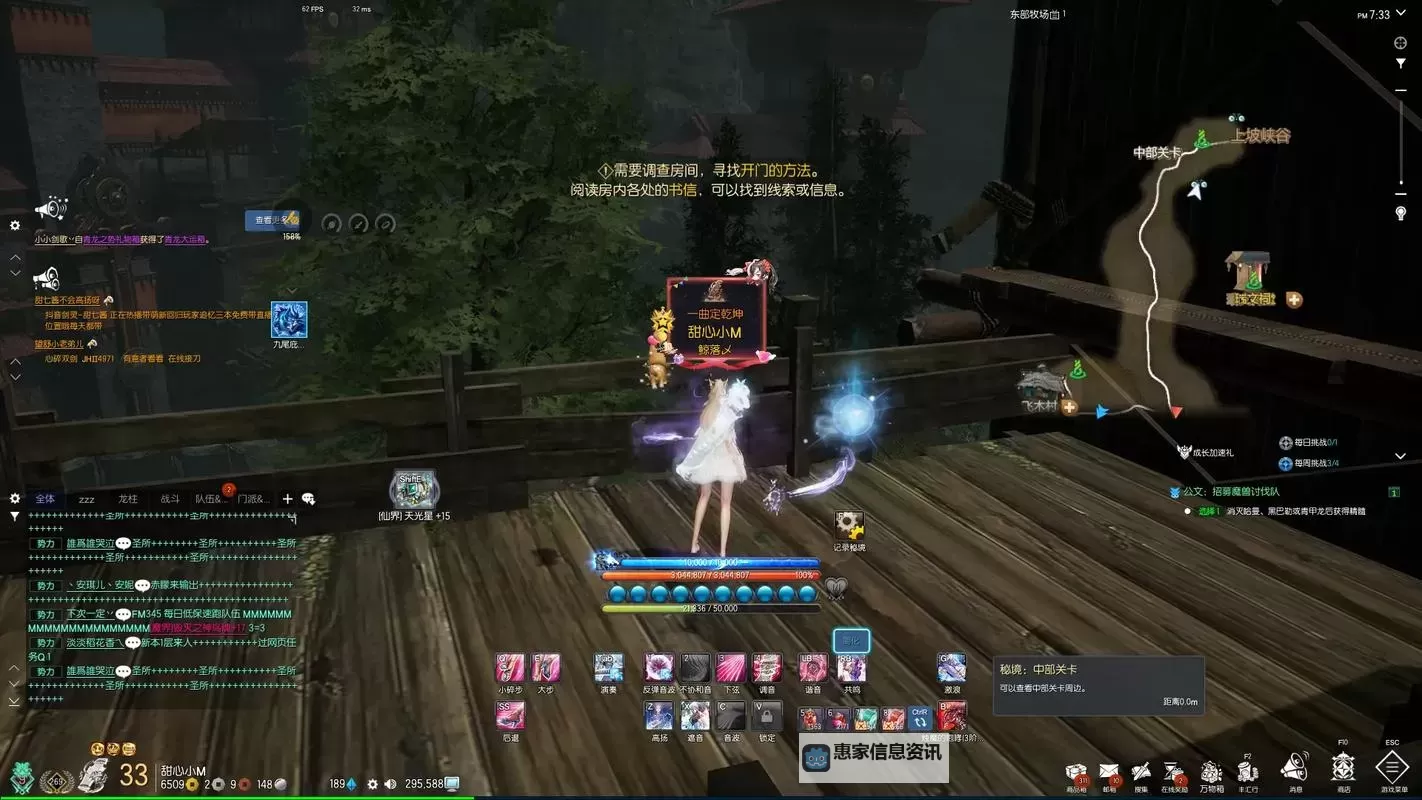This screenshot has height=800, width=1422.
Task: Open the 万物箱 storage bag
Action: point(1211,772)
